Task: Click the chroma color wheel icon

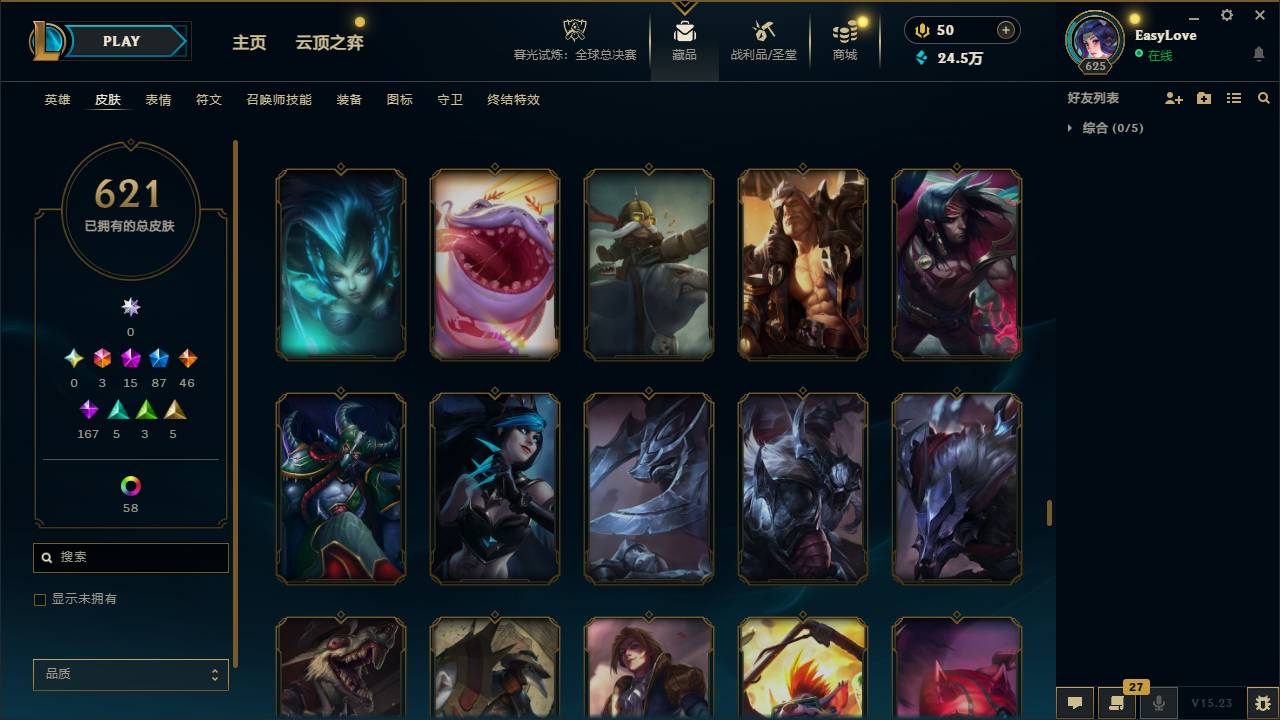Action: tap(130, 485)
